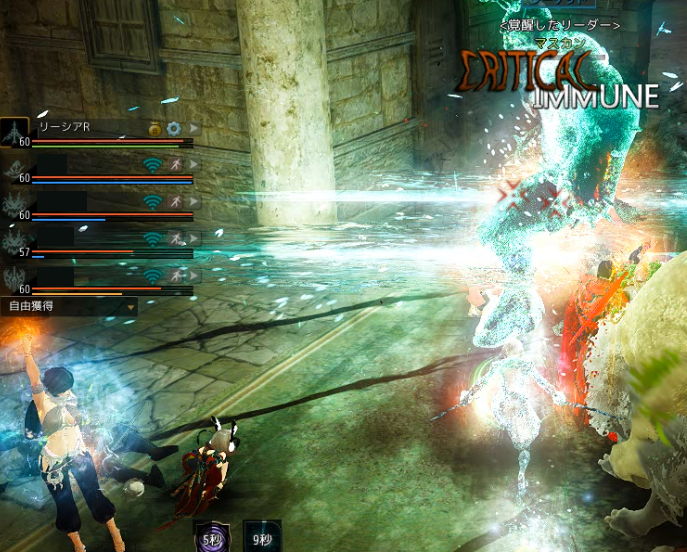Expand the arrow button on リーシアR's row
The image size is (687, 552).
[x=192, y=129]
